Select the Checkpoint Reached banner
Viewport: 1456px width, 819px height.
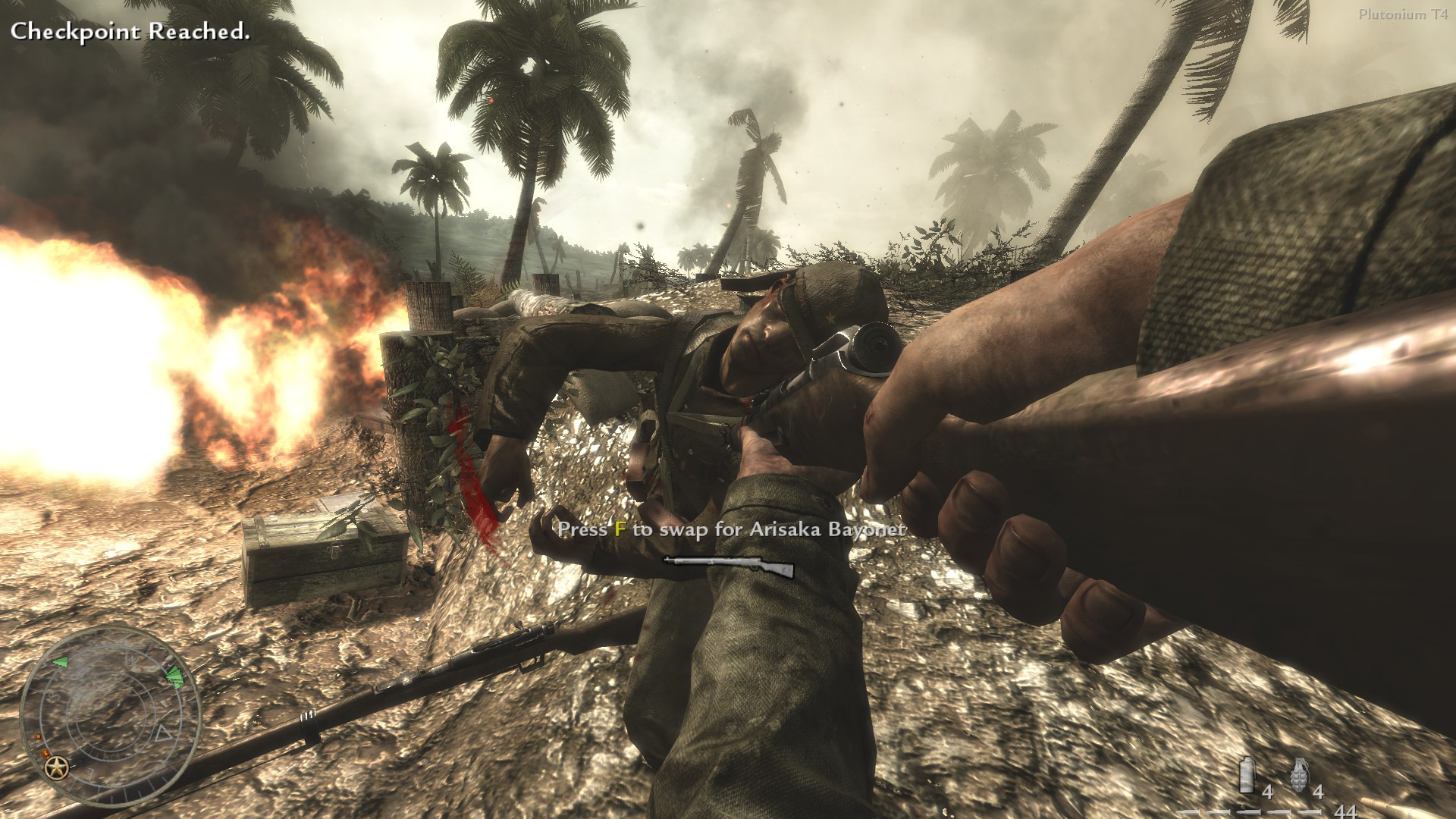pos(131,32)
